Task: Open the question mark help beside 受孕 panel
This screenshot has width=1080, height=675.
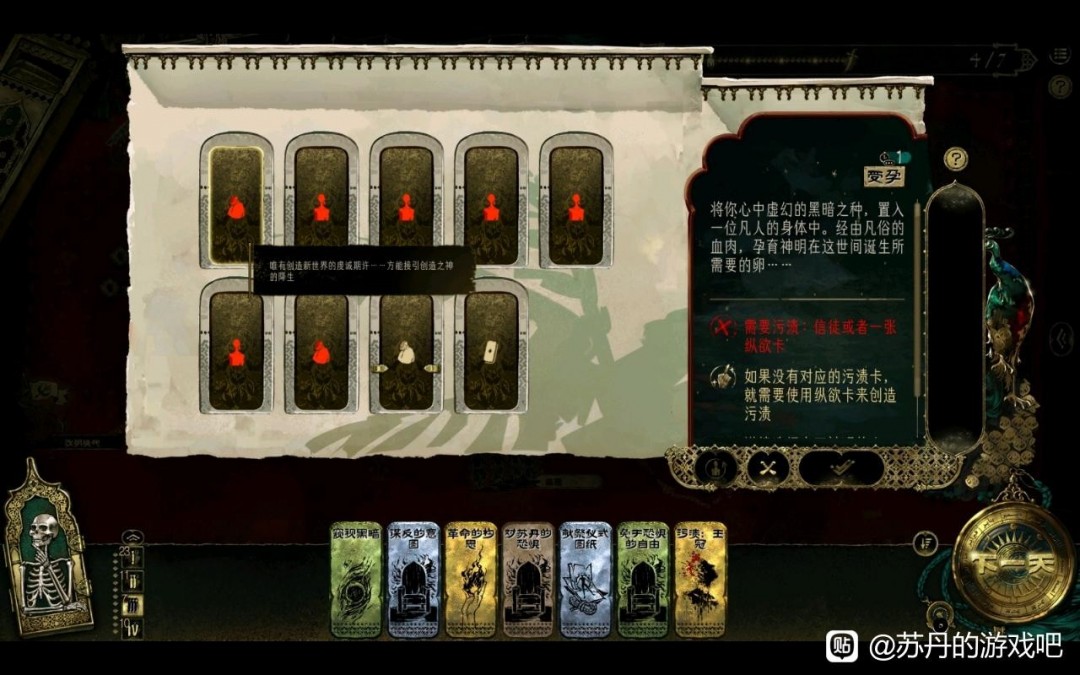Action: click(957, 159)
